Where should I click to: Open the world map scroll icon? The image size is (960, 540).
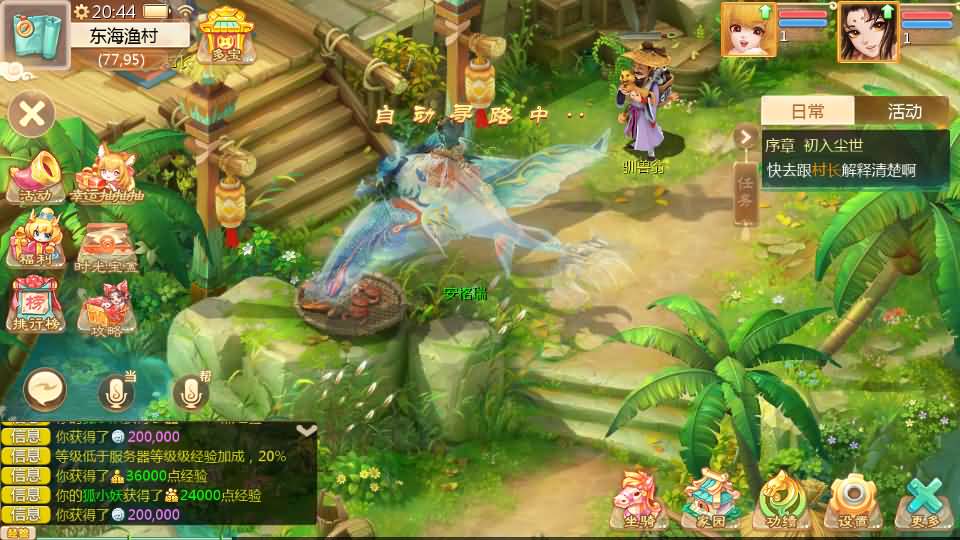(x=34, y=36)
